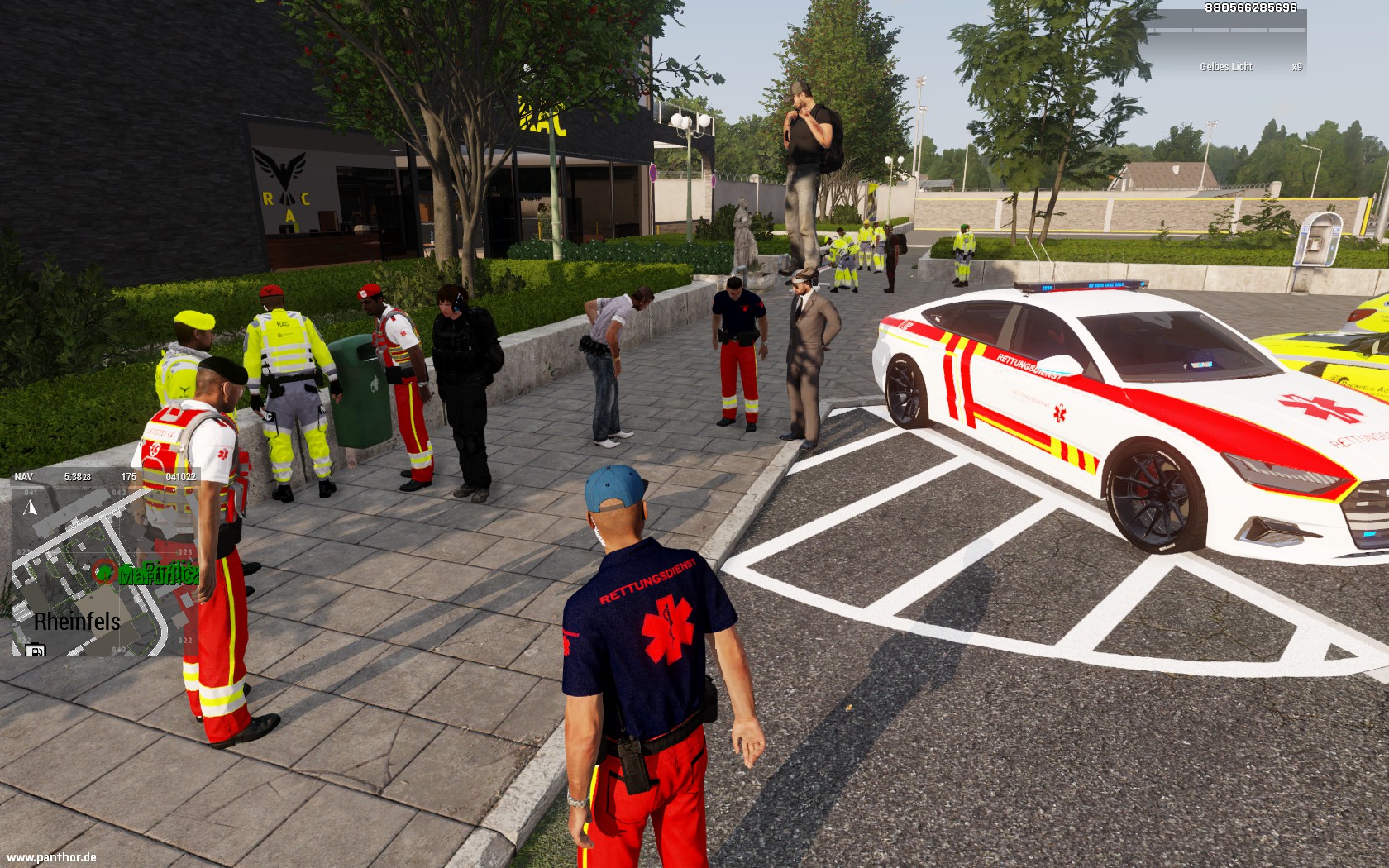
Task: Click the green player marker on the minimap
Action: (104, 571)
